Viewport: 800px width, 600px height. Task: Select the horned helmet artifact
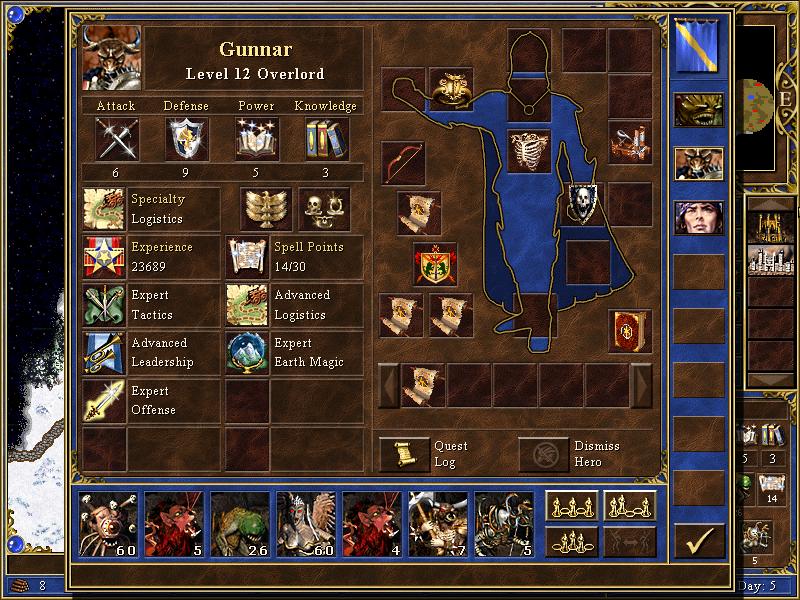coord(451,89)
